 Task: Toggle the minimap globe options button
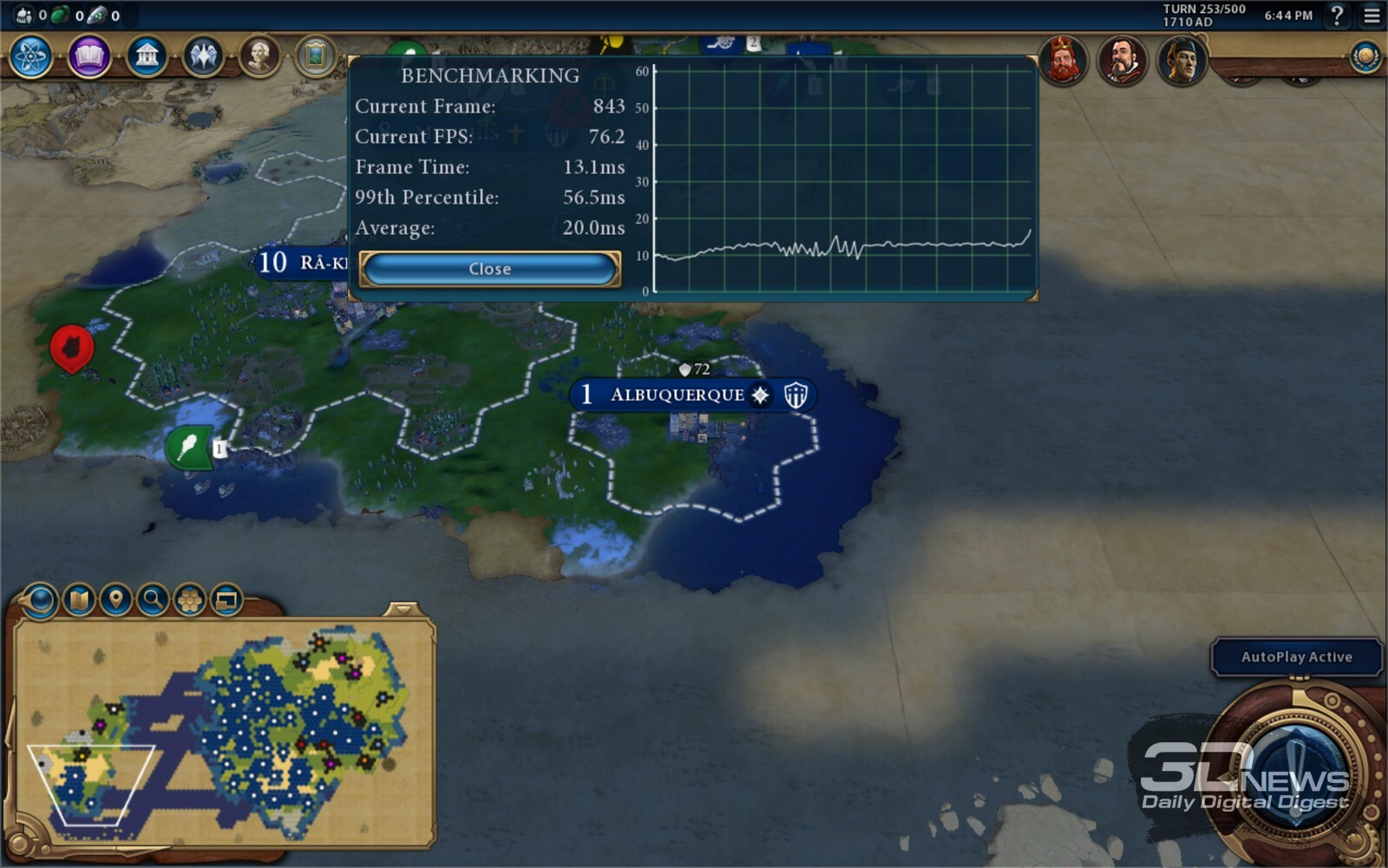click(40, 599)
